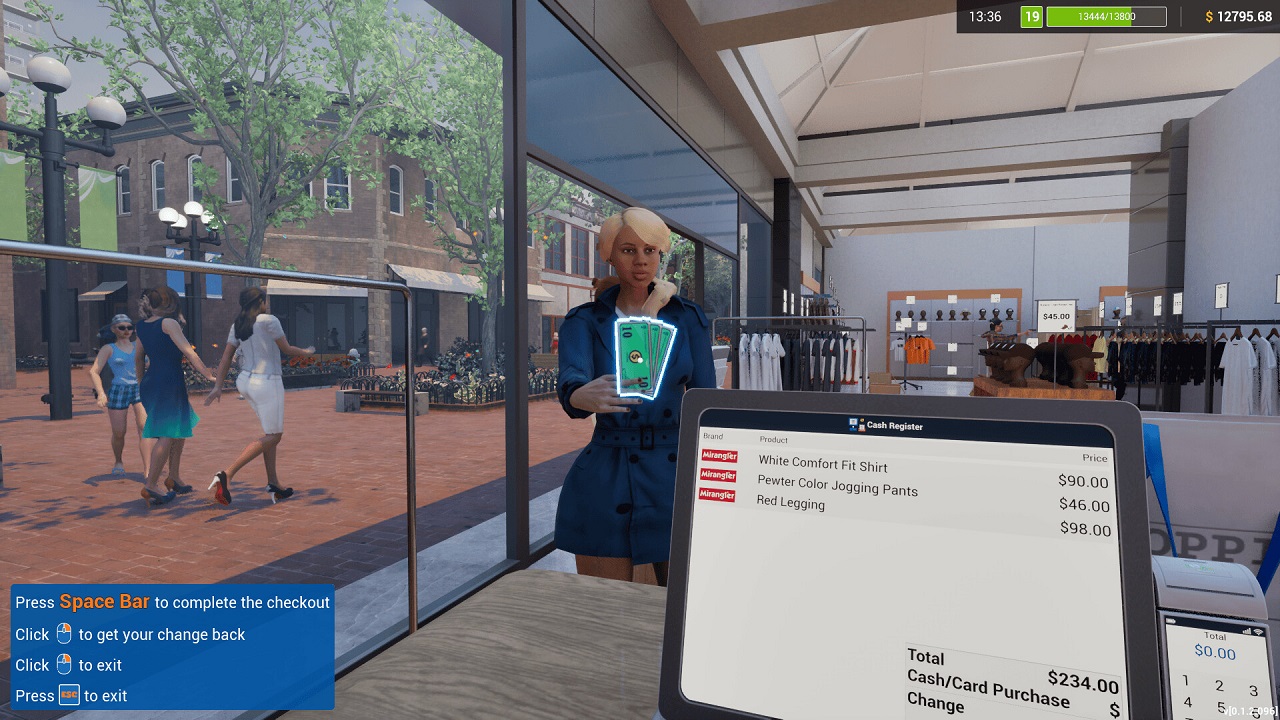Screen dimensions: 1280x720
Task: Click the mouse icon next to Click to exit
Action: (x=64, y=665)
